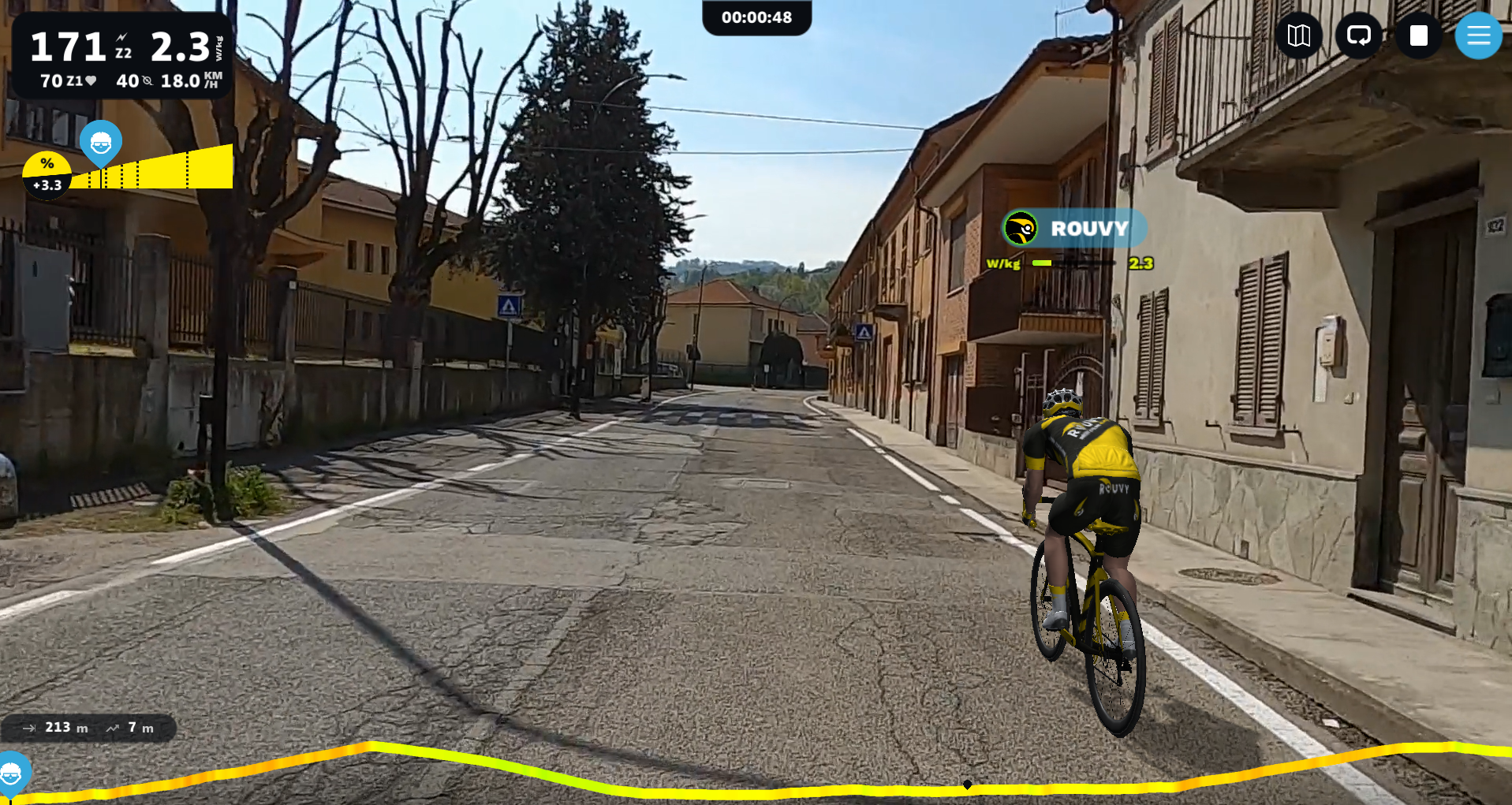This screenshot has height=805, width=1512.
Task: Stop the ride with the square button
Action: coord(1418,35)
